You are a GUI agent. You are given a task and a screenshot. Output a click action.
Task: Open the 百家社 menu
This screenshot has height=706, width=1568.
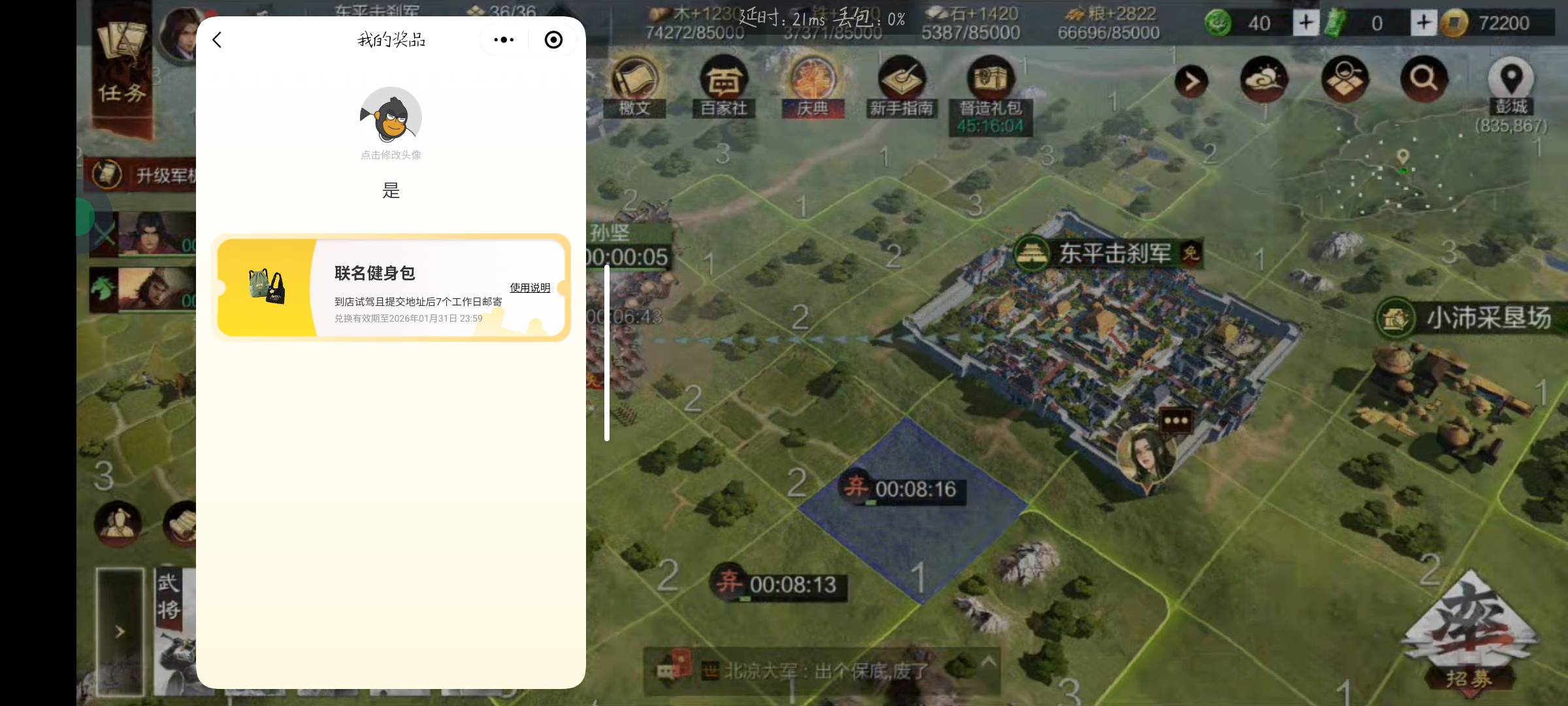[x=724, y=86]
